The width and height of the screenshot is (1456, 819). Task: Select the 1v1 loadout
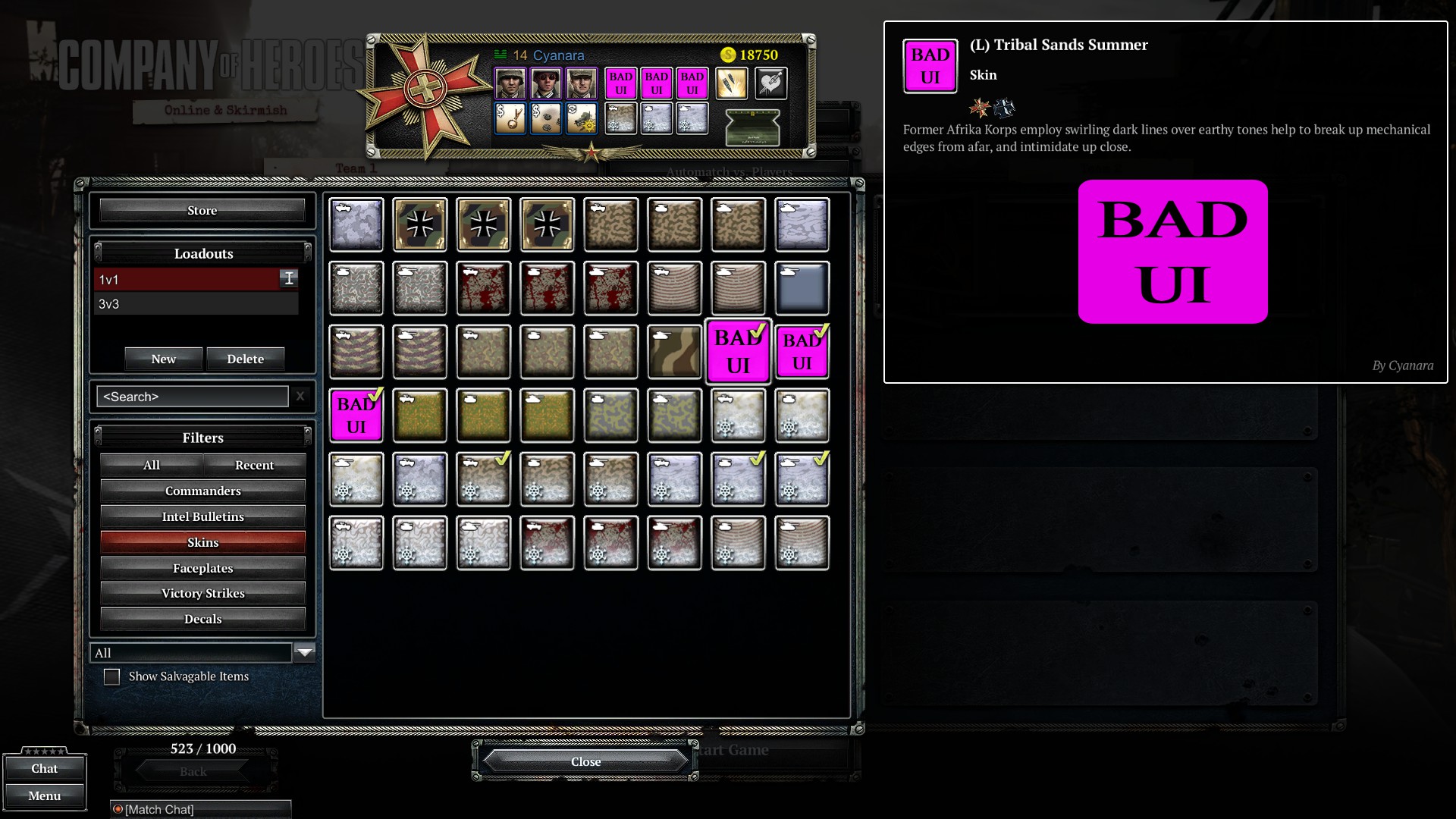click(187, 279)
